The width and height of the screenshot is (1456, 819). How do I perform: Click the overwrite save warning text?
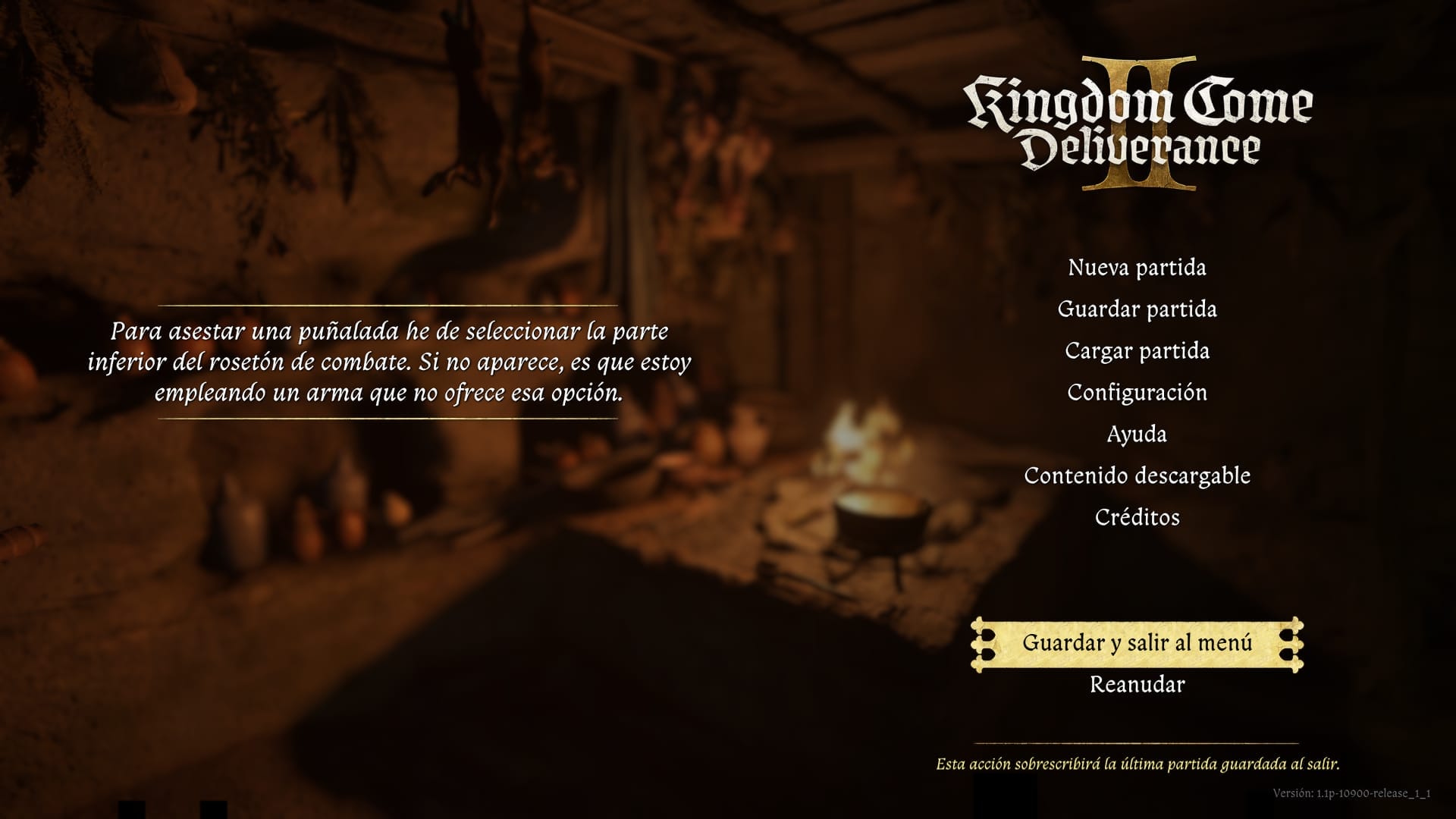tap(1139, 765)
